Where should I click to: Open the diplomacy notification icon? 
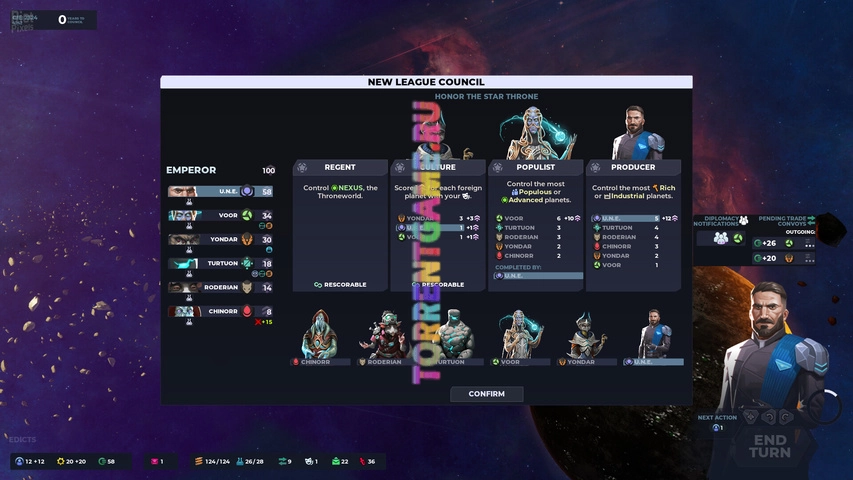[x=720, y=238]
